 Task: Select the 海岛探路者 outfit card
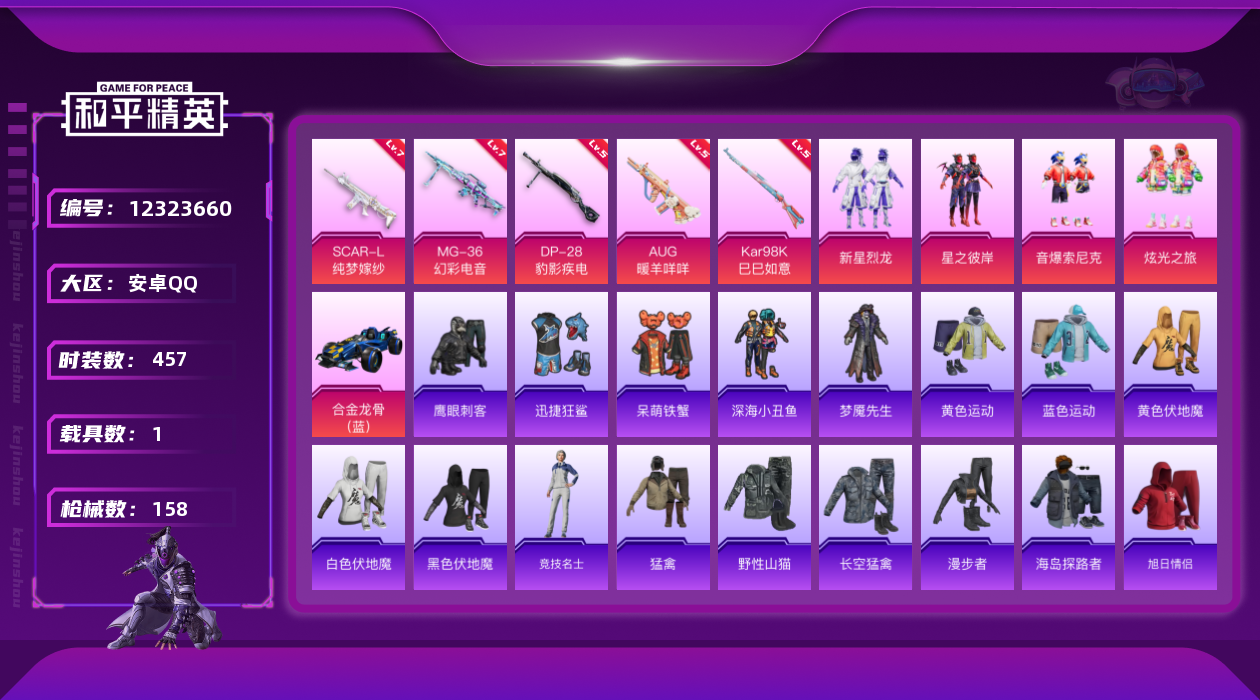(x=1068, y=517)
